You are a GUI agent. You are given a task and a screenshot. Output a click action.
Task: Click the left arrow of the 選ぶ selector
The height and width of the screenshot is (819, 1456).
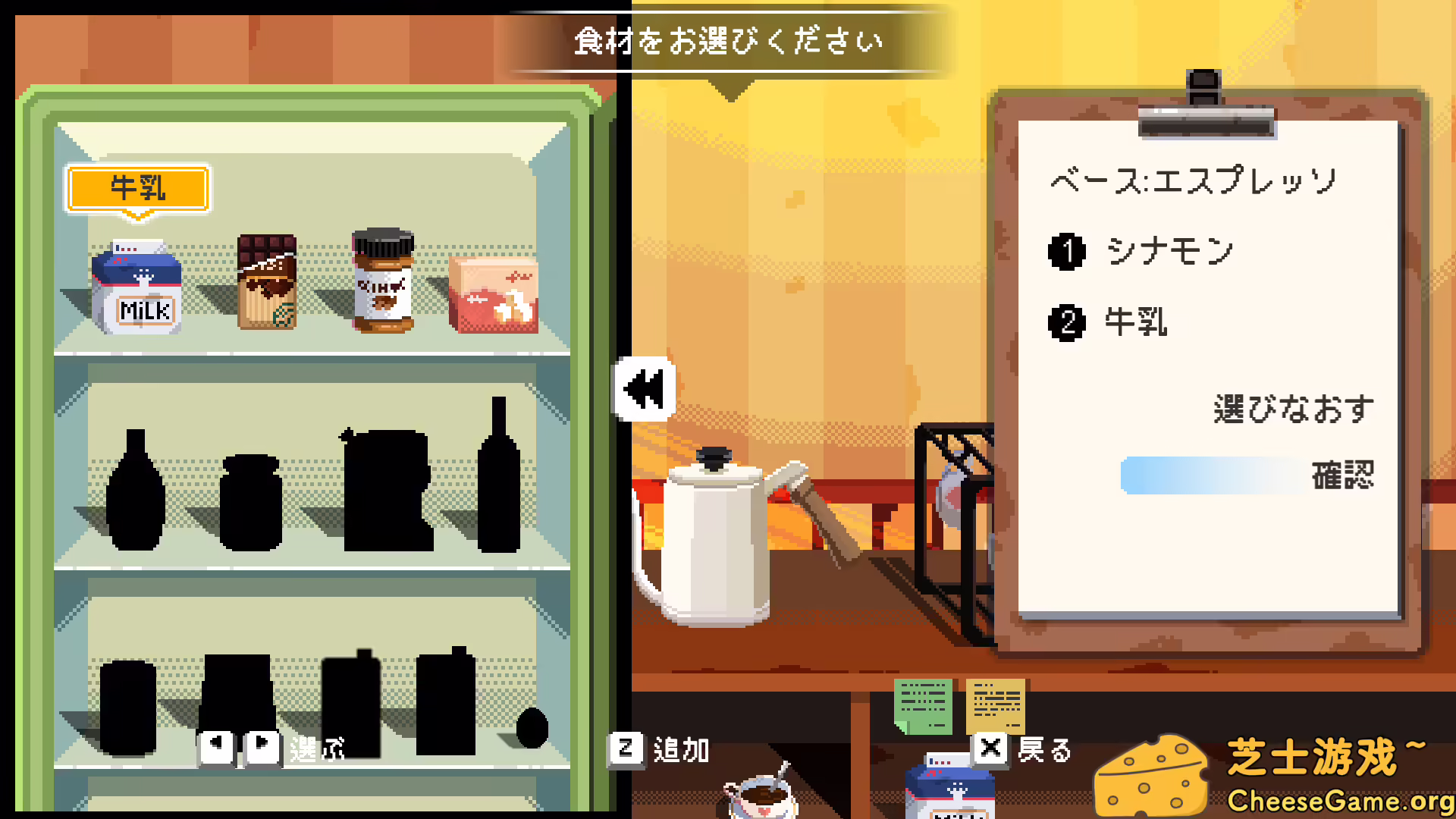pyautogui.click(x=216, y=745)
